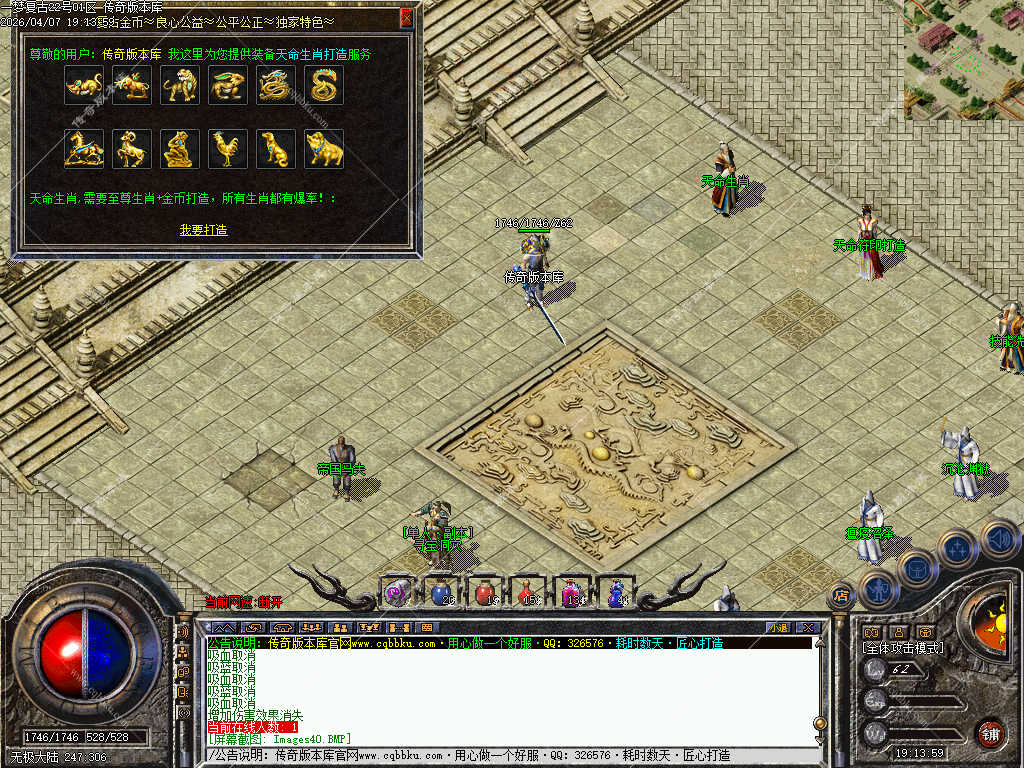Viewport: 1024px width, 768px height.
Task: Pick the golden dragon zodiac icon
Action: [276, 86]
